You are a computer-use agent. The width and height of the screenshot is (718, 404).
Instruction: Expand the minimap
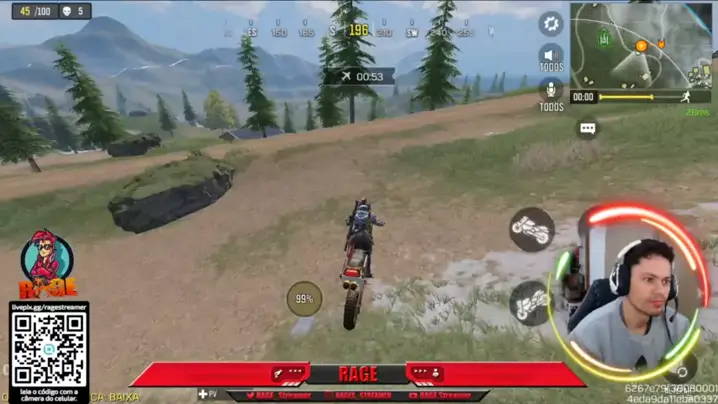tap(641, 46)
